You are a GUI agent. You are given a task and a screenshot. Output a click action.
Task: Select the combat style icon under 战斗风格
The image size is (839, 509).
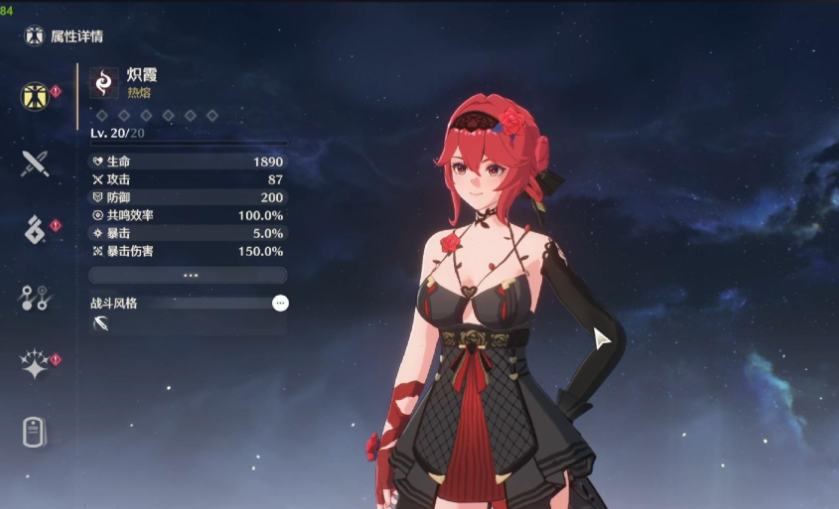(x=102, y=323)
